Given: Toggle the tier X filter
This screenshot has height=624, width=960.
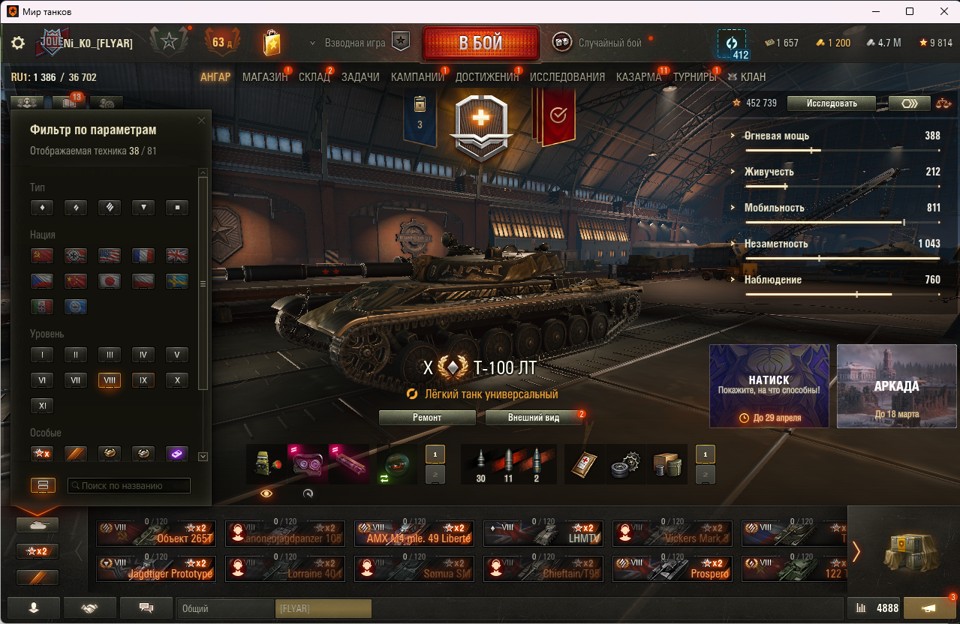Looking at the screenshot, I should pos(176,380).
